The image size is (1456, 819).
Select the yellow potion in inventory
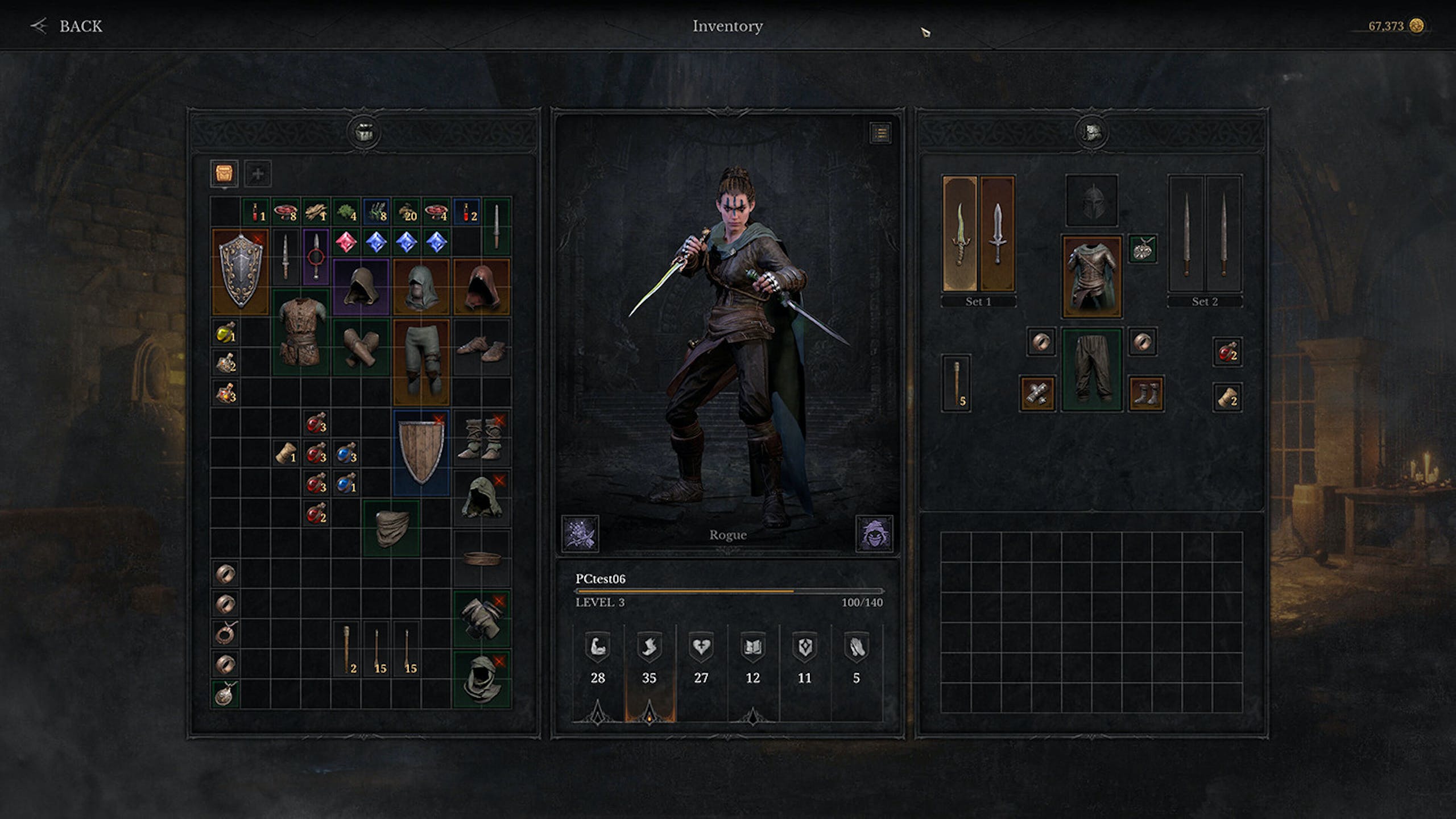pyautogui.click(x=225, y=332)
